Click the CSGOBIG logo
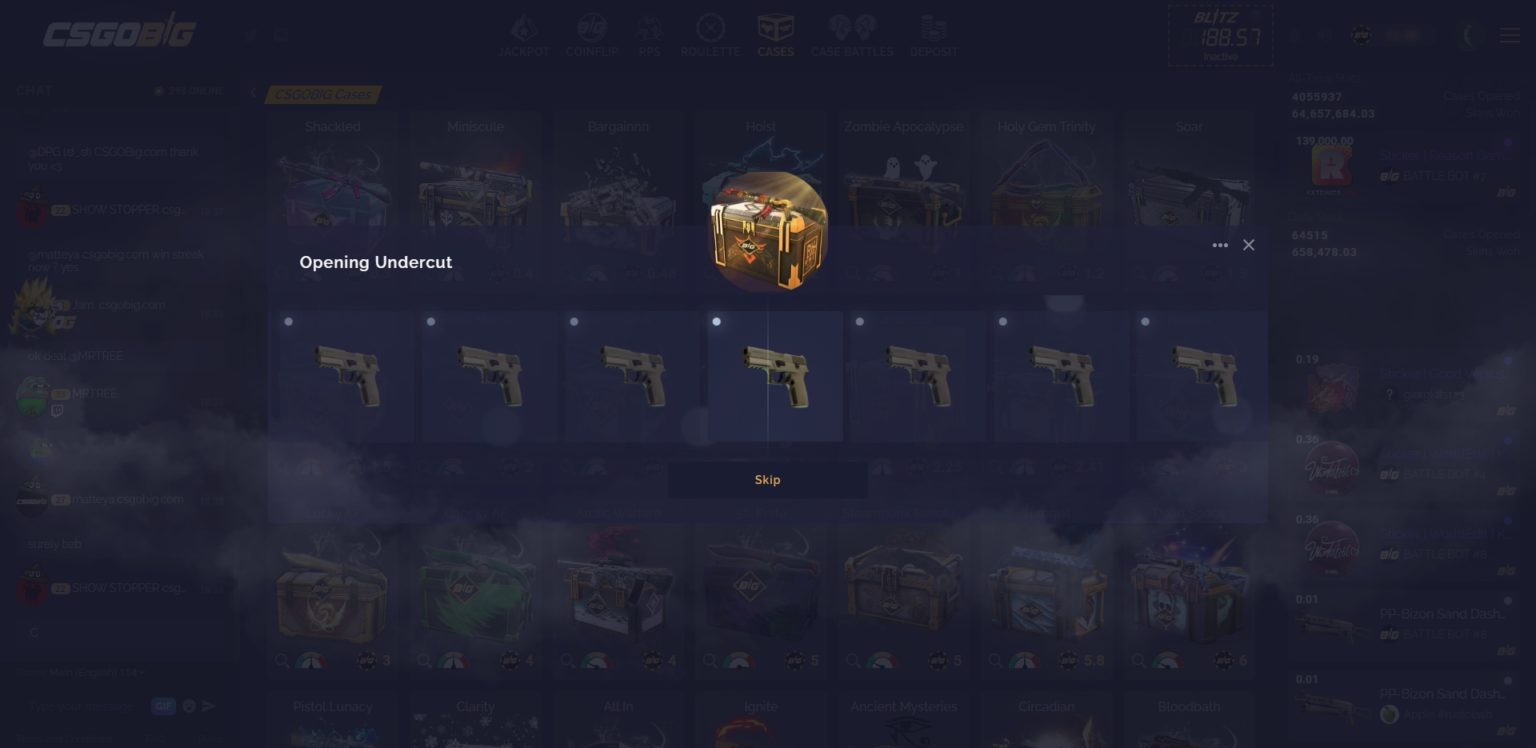The width and height of the screenshot is (1536, 748). point(118,32)
